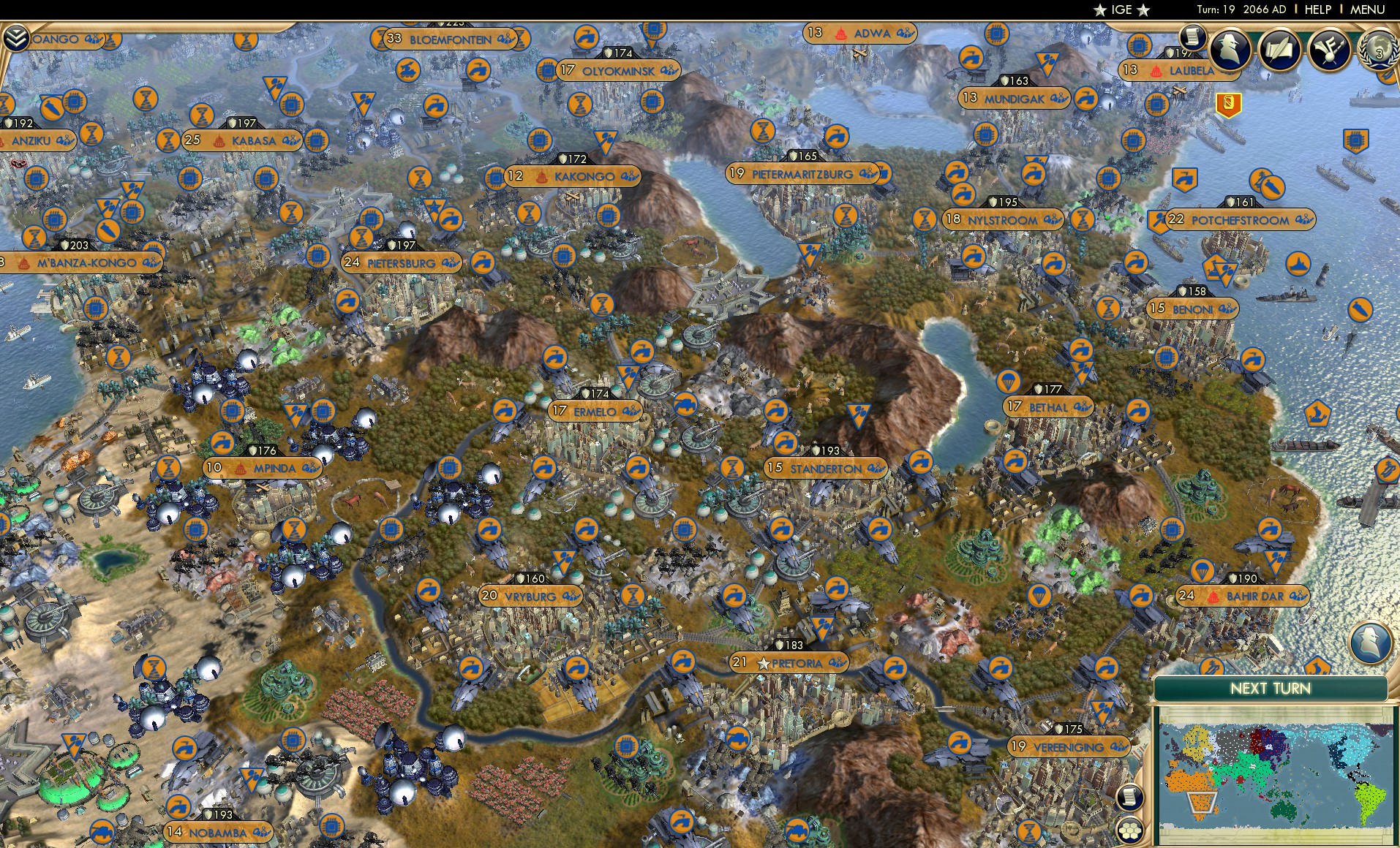The width and height of the screenshot is (1400, 848).
Task: Open the Culture overview icon
Action: (x=1331, y=50)
